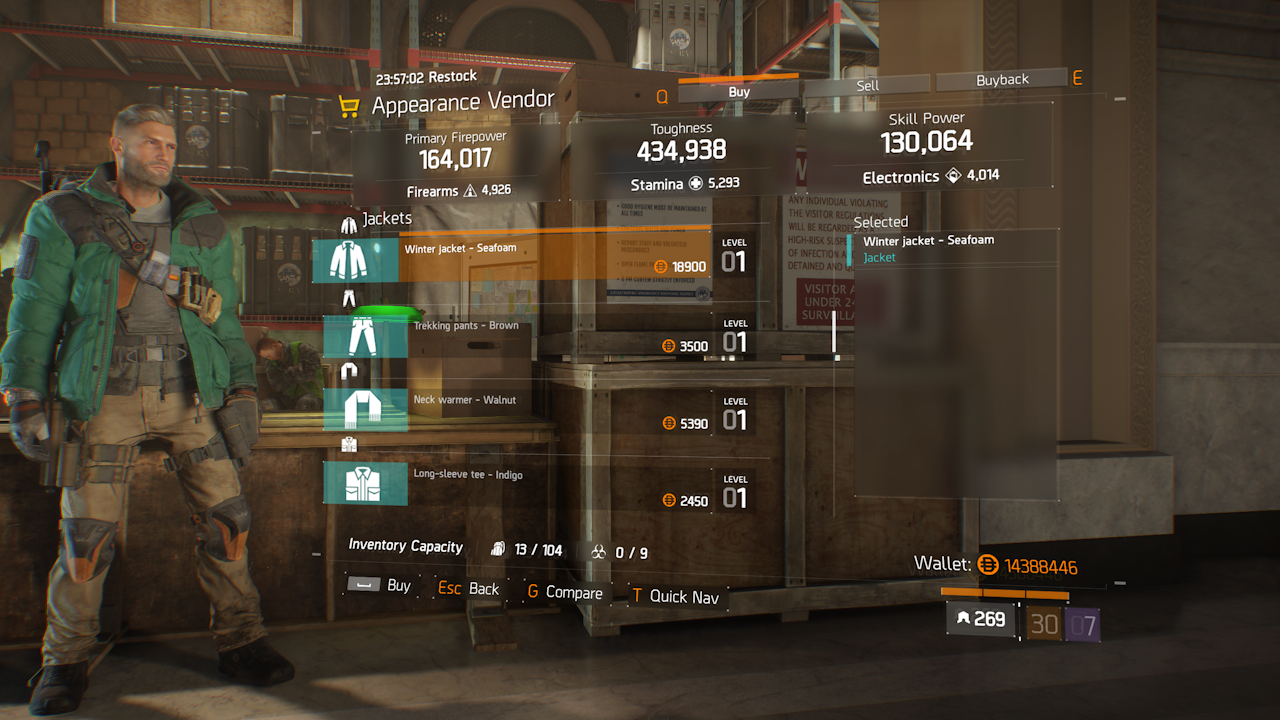The image size is (1280, 720).
Task: Open Quick Nav
Action: (x=675, y=597)
